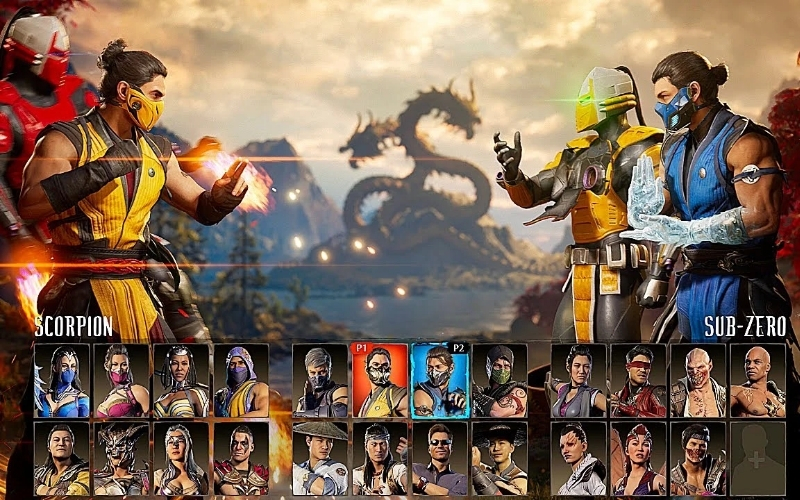Select Kung Lao in the black hat
Viewport: 800px width, 500px height.
pyautogui.click(x=499, y=458)
